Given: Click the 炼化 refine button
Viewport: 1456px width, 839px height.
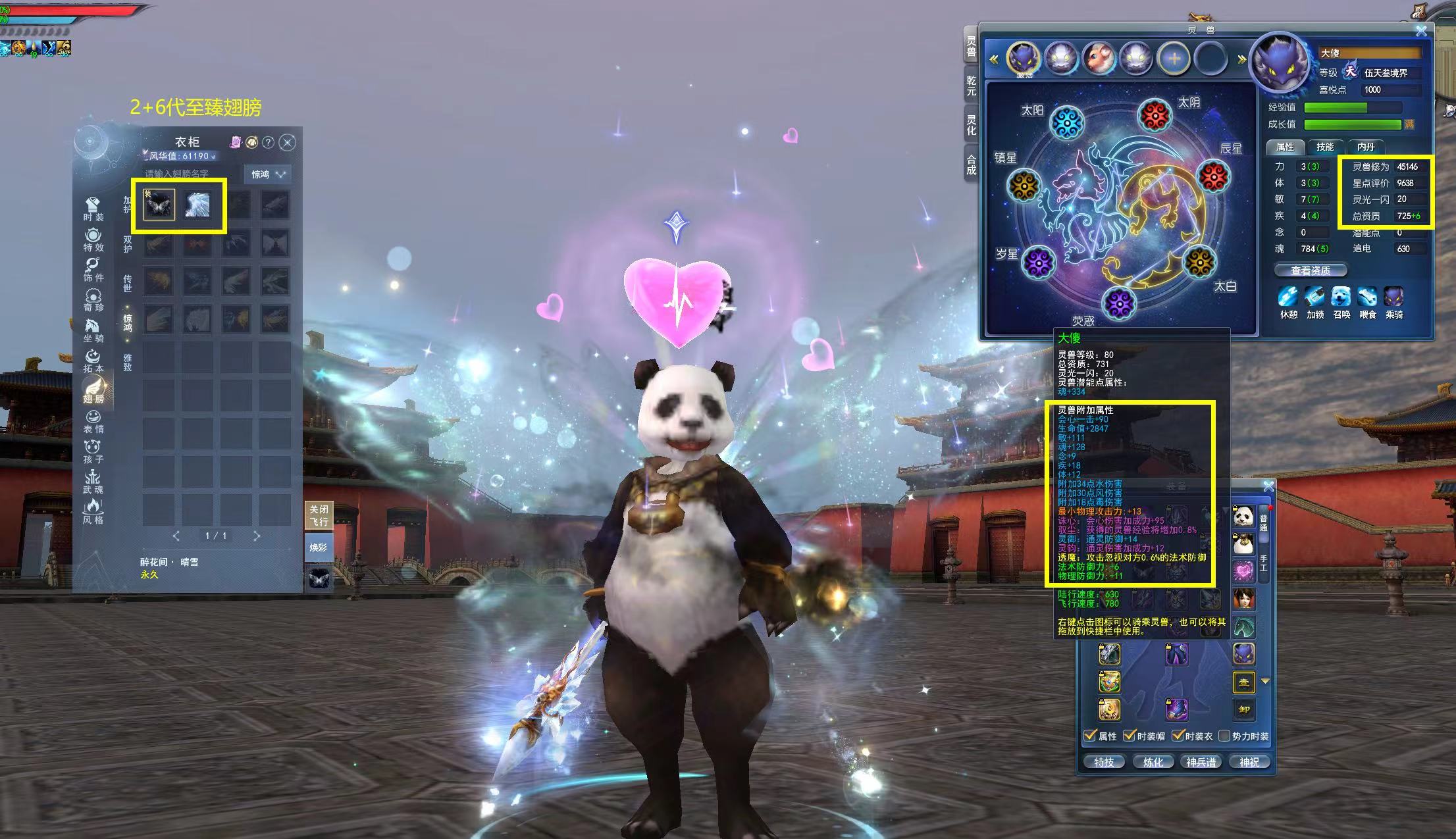Looking at the screenshot, I should pyautogui.click(x=1153, y=762).
